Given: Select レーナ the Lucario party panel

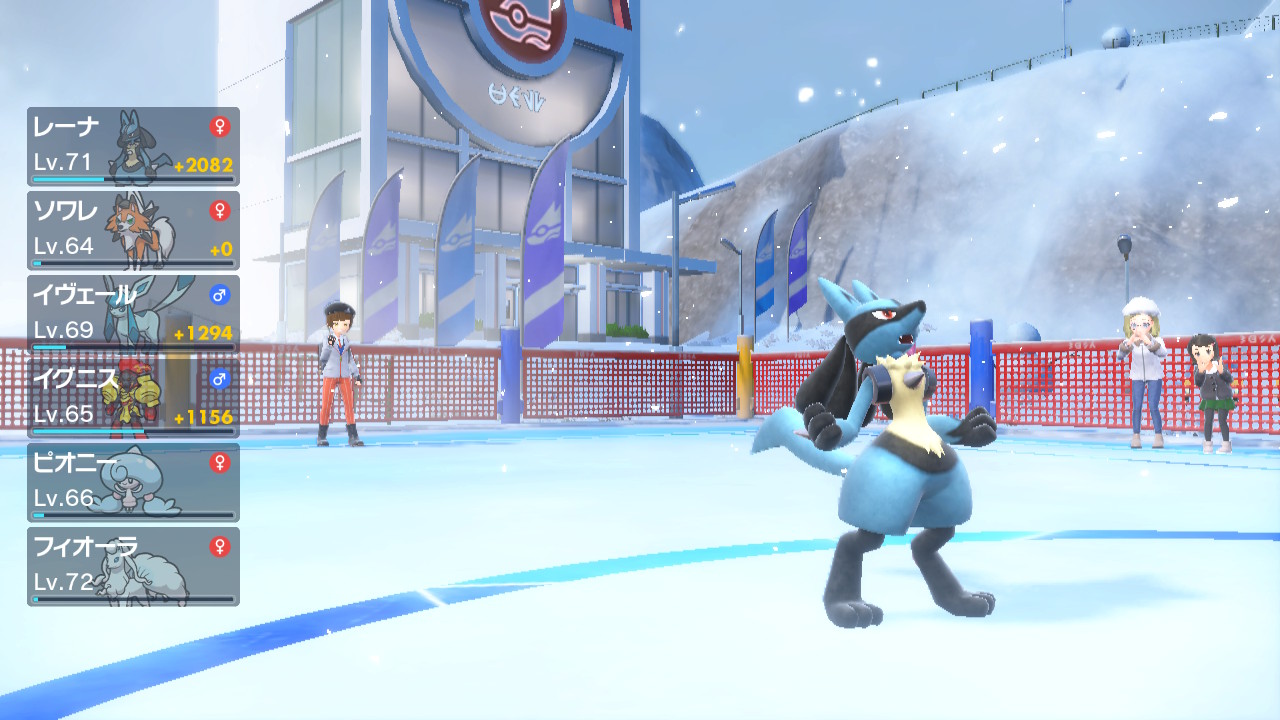Looking at the screenshot, I should tap(133, 146).
